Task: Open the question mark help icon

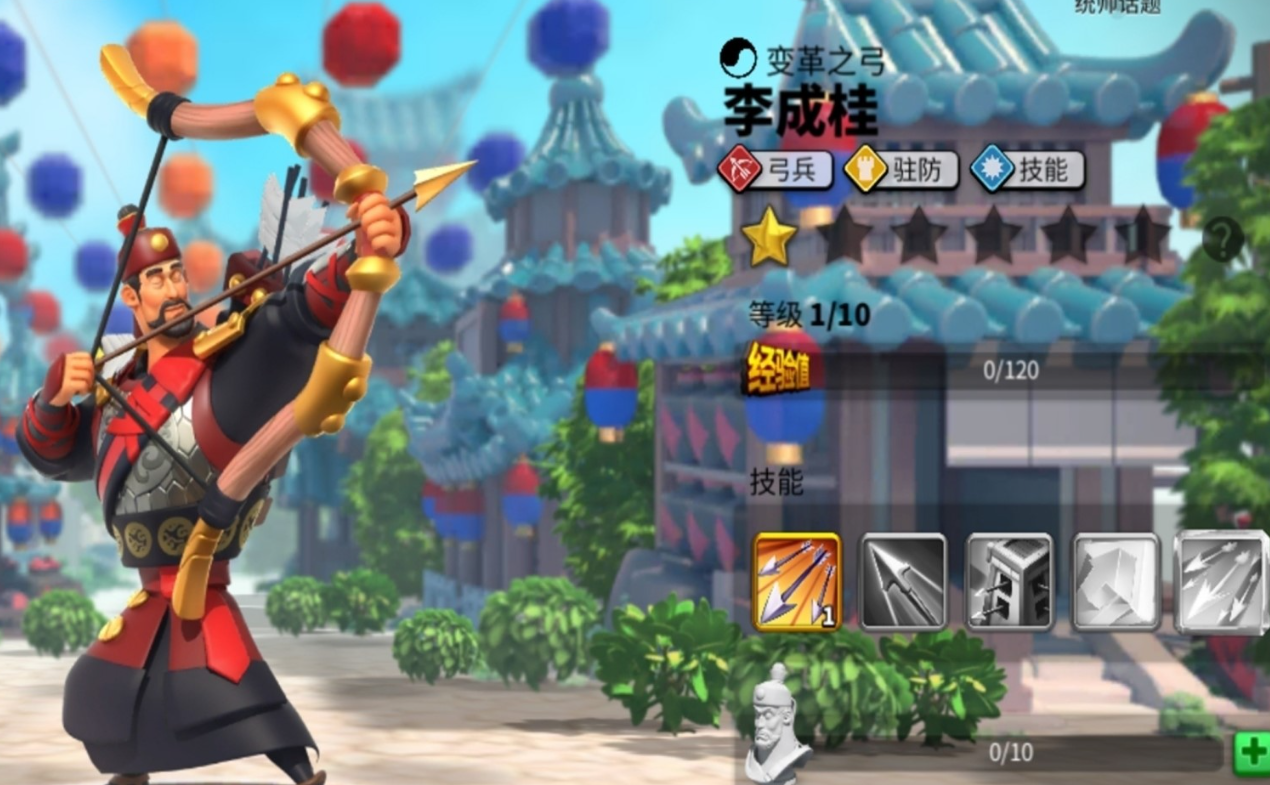Action: (1223, 240)
